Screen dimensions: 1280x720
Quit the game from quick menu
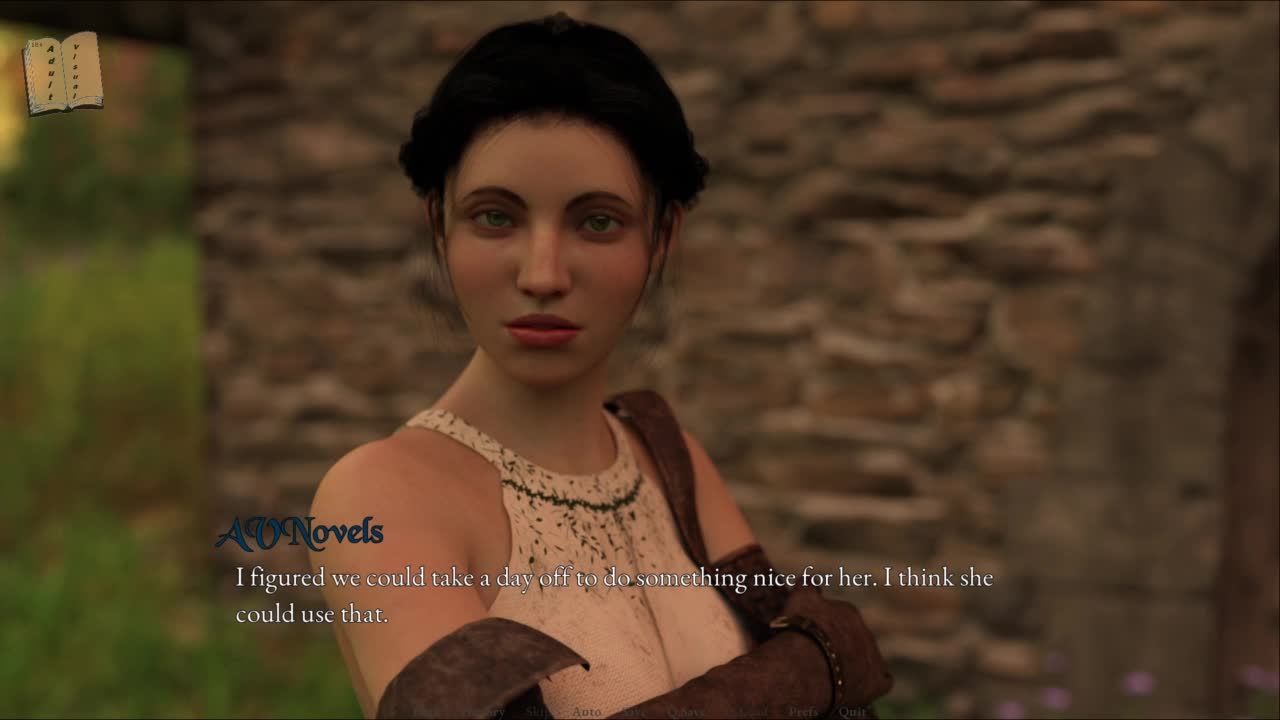tap(852, 712)
